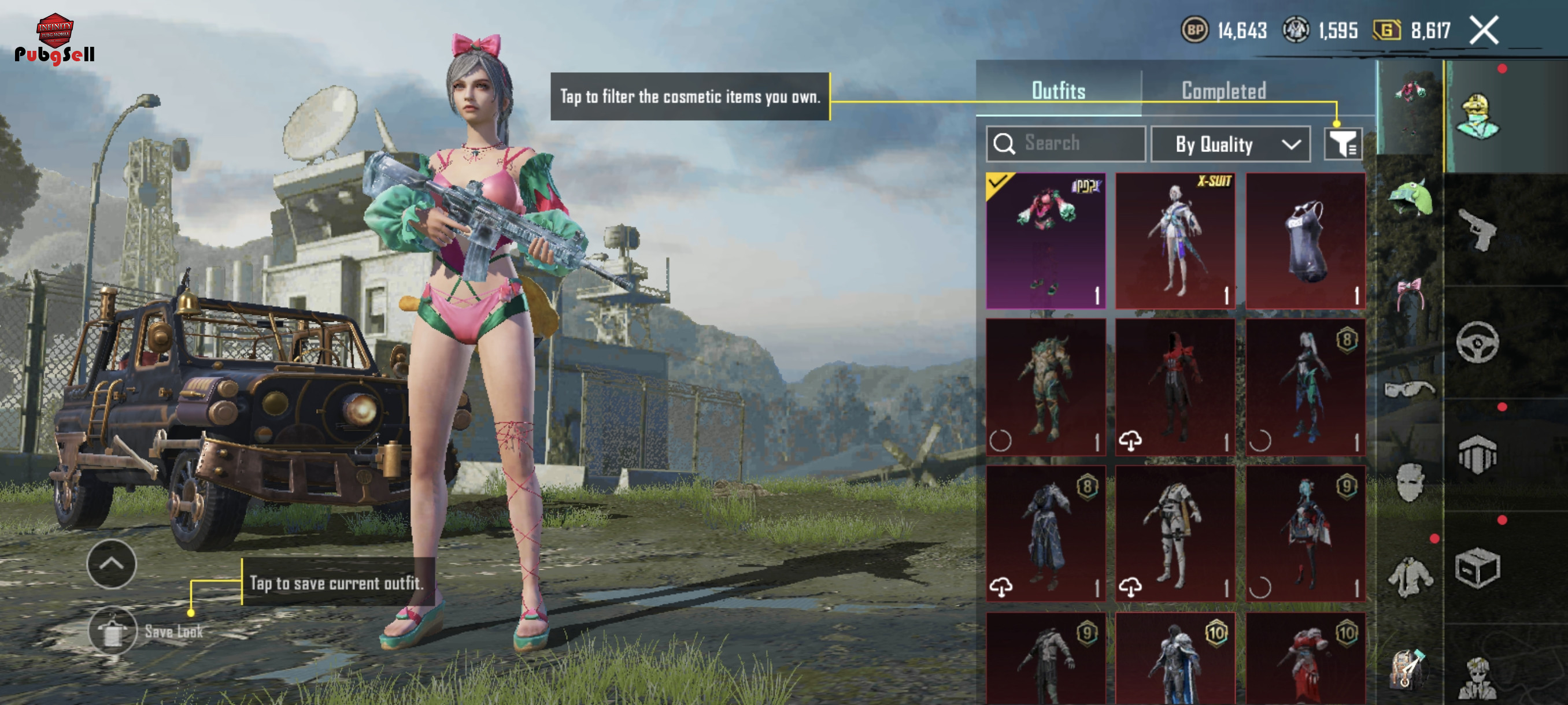Open the box crate category

pos(1477,568)
